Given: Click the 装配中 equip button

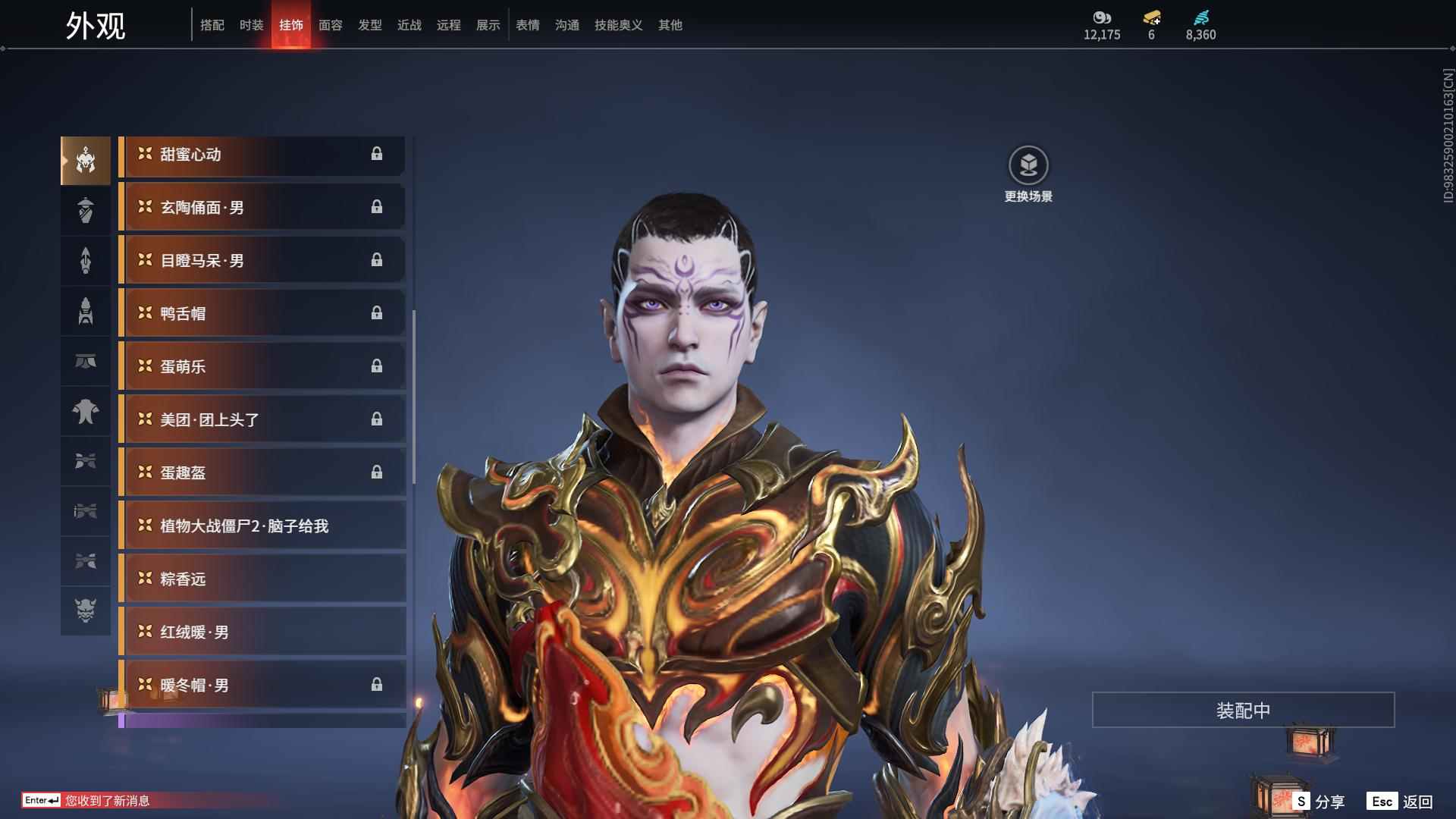Looking at the screenshot, I should [x=1243, y=710].
